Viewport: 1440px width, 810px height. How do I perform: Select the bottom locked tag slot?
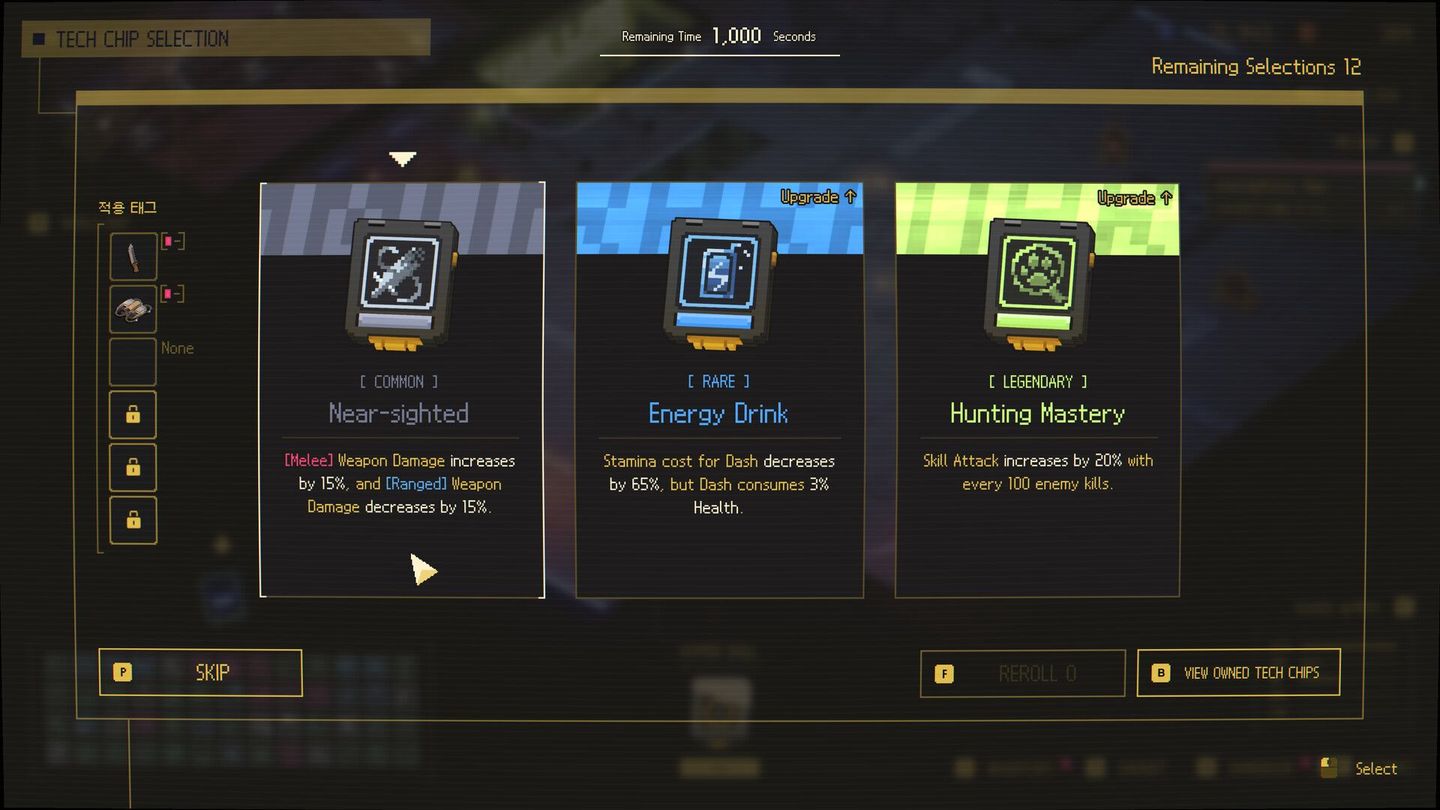[133, 520]
